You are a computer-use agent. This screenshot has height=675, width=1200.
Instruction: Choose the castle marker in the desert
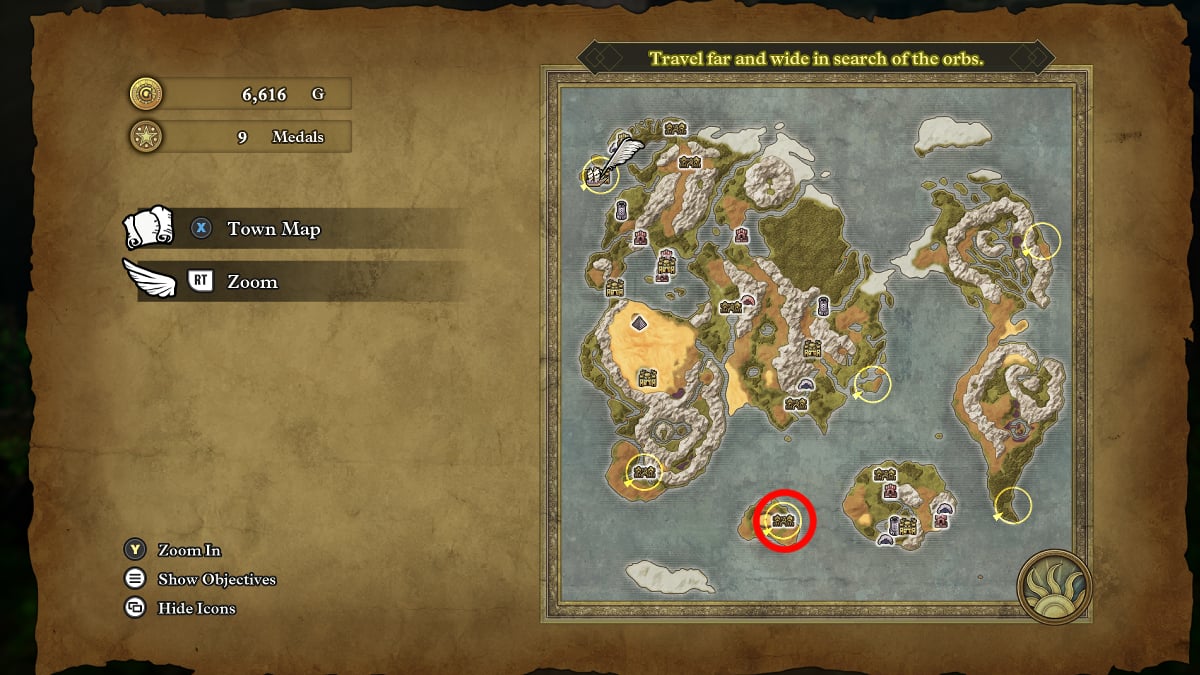coord(647,377)
